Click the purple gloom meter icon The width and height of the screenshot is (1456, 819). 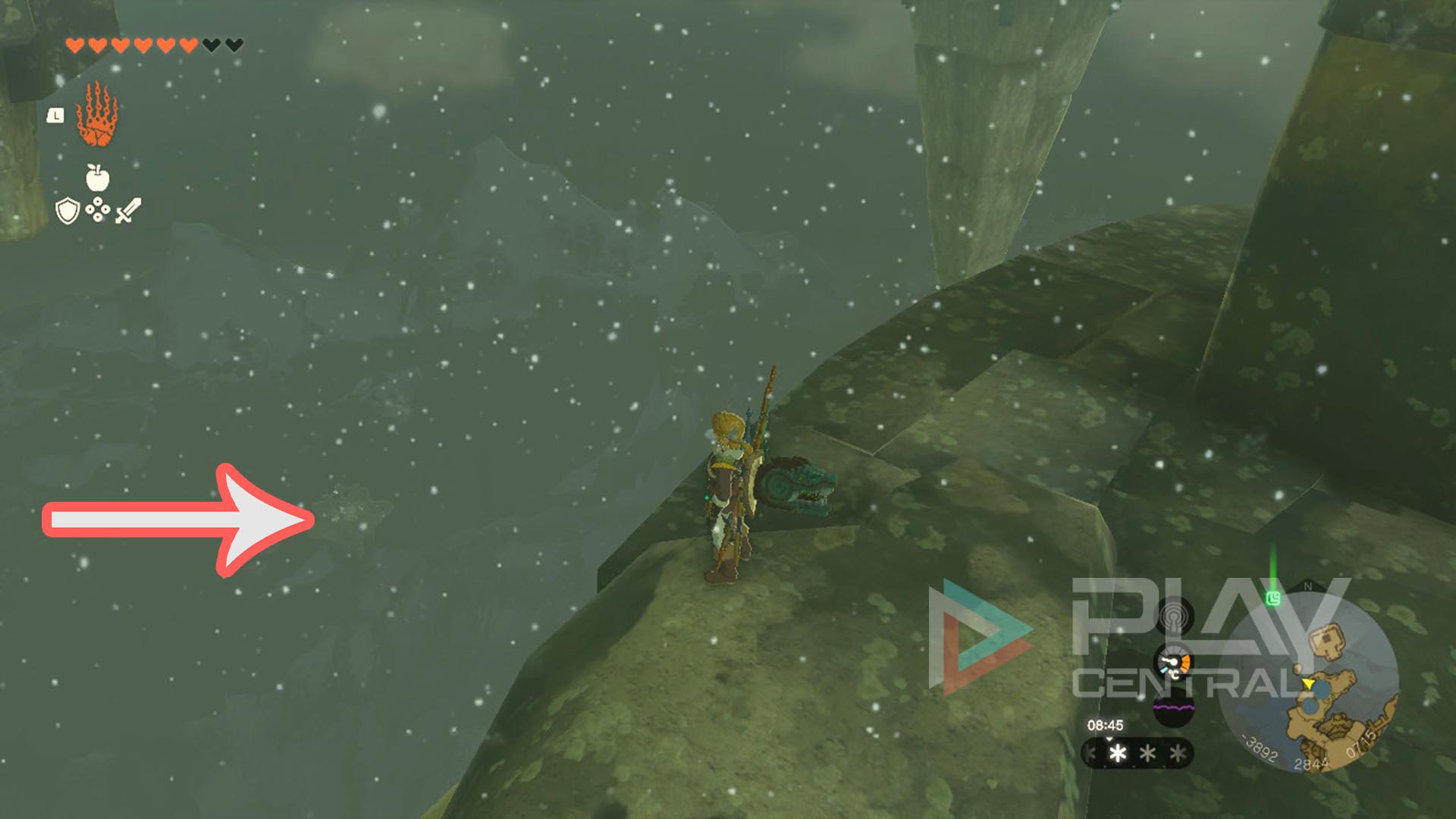1173,707
